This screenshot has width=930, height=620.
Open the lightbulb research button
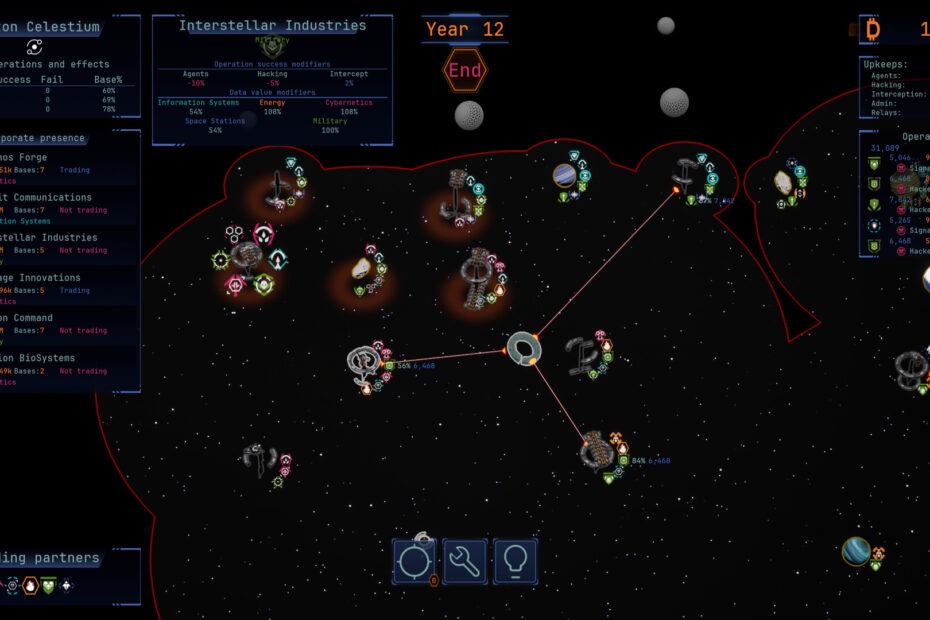515,561
